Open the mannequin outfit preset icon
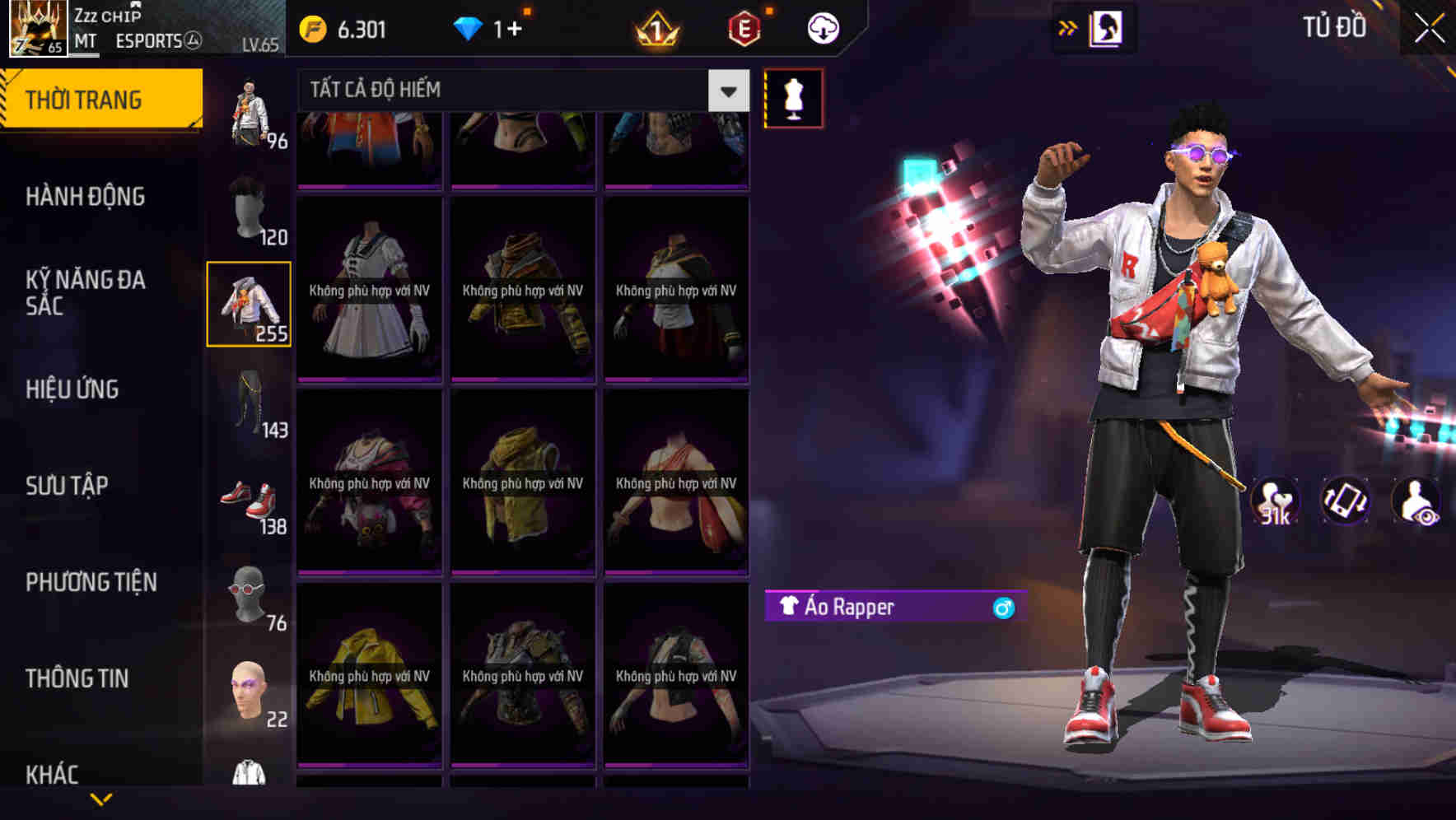 [x=792, y=98]
